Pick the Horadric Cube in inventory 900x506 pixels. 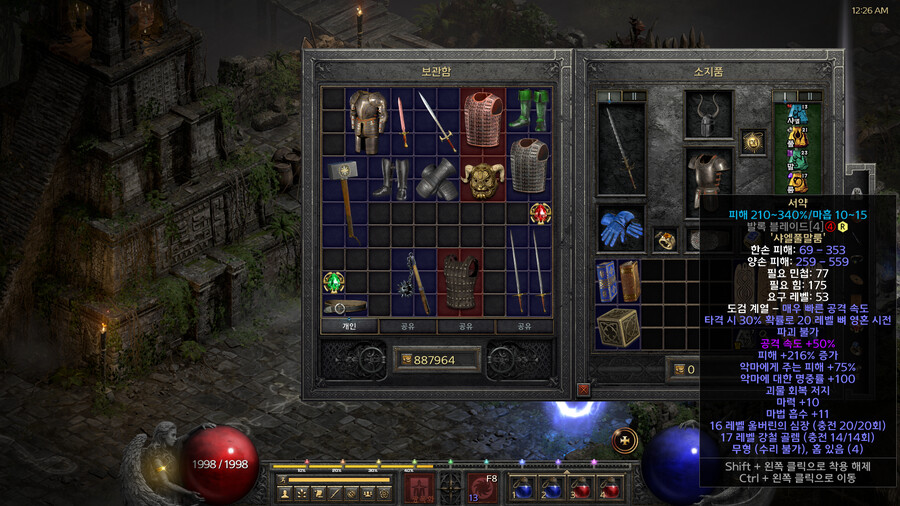tap(619, 327)
